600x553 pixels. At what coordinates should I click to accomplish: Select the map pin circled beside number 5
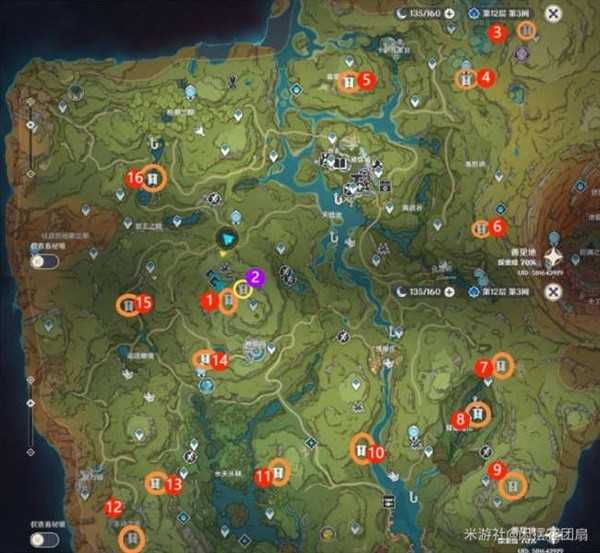coord(349,82)
